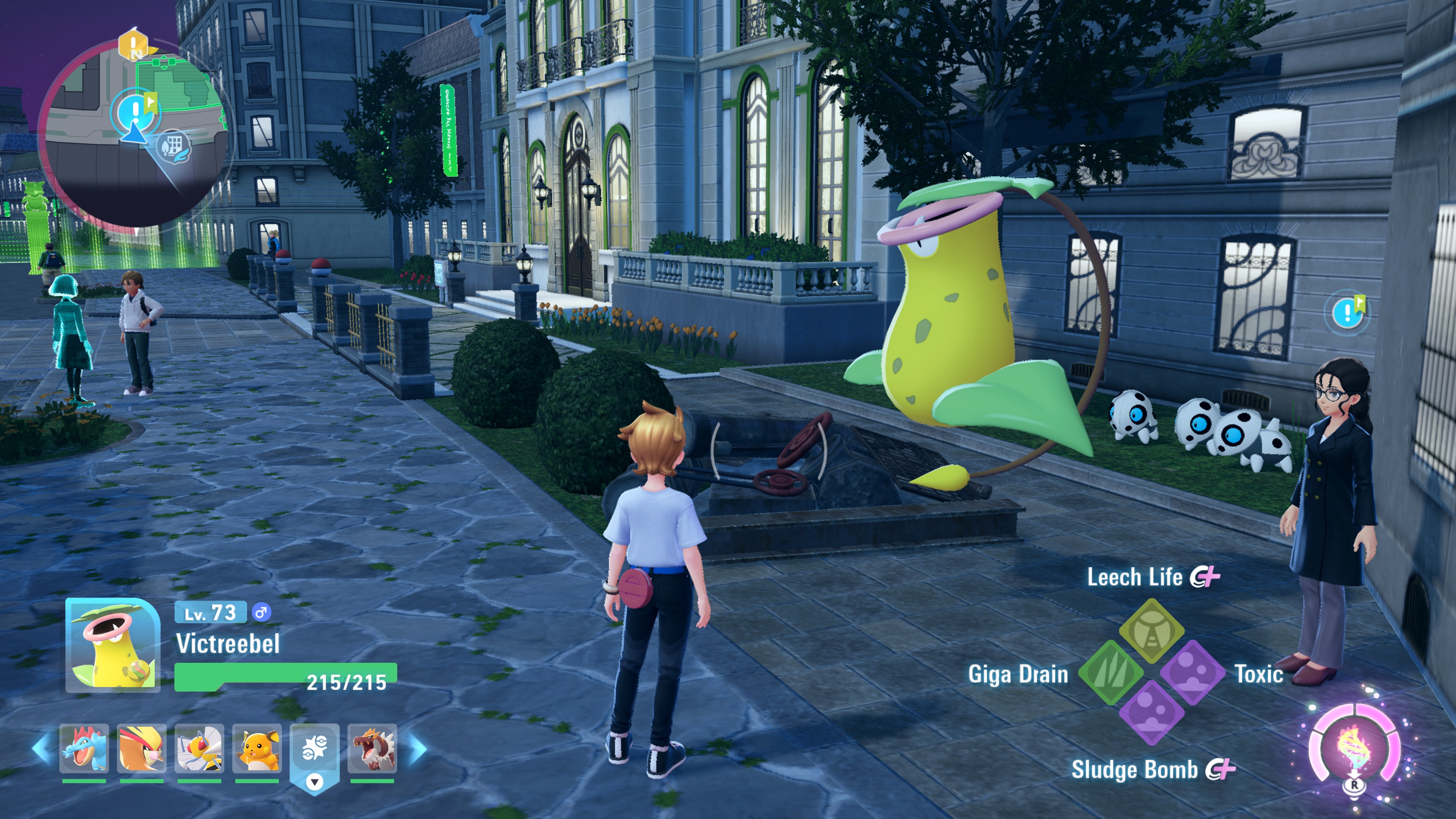Pick Tyrantrum in the party bar

point(372,748)
